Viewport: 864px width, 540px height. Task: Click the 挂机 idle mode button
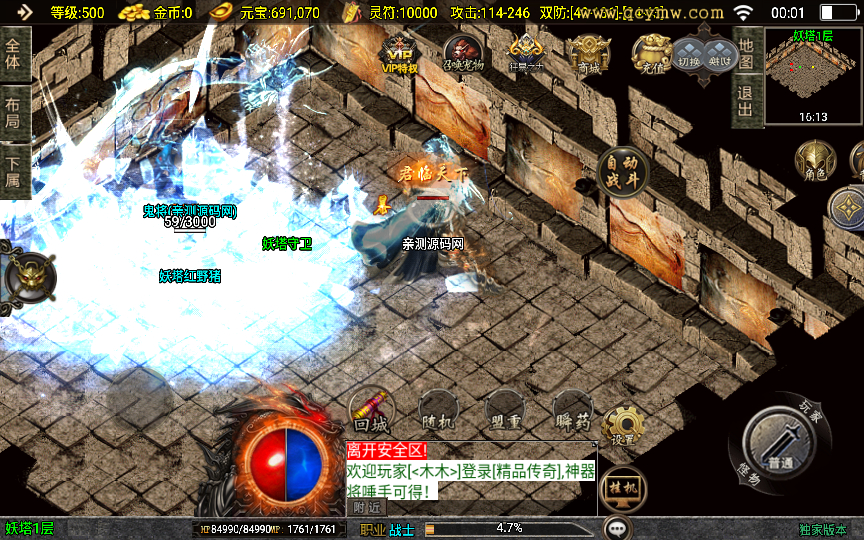(622, 489)
